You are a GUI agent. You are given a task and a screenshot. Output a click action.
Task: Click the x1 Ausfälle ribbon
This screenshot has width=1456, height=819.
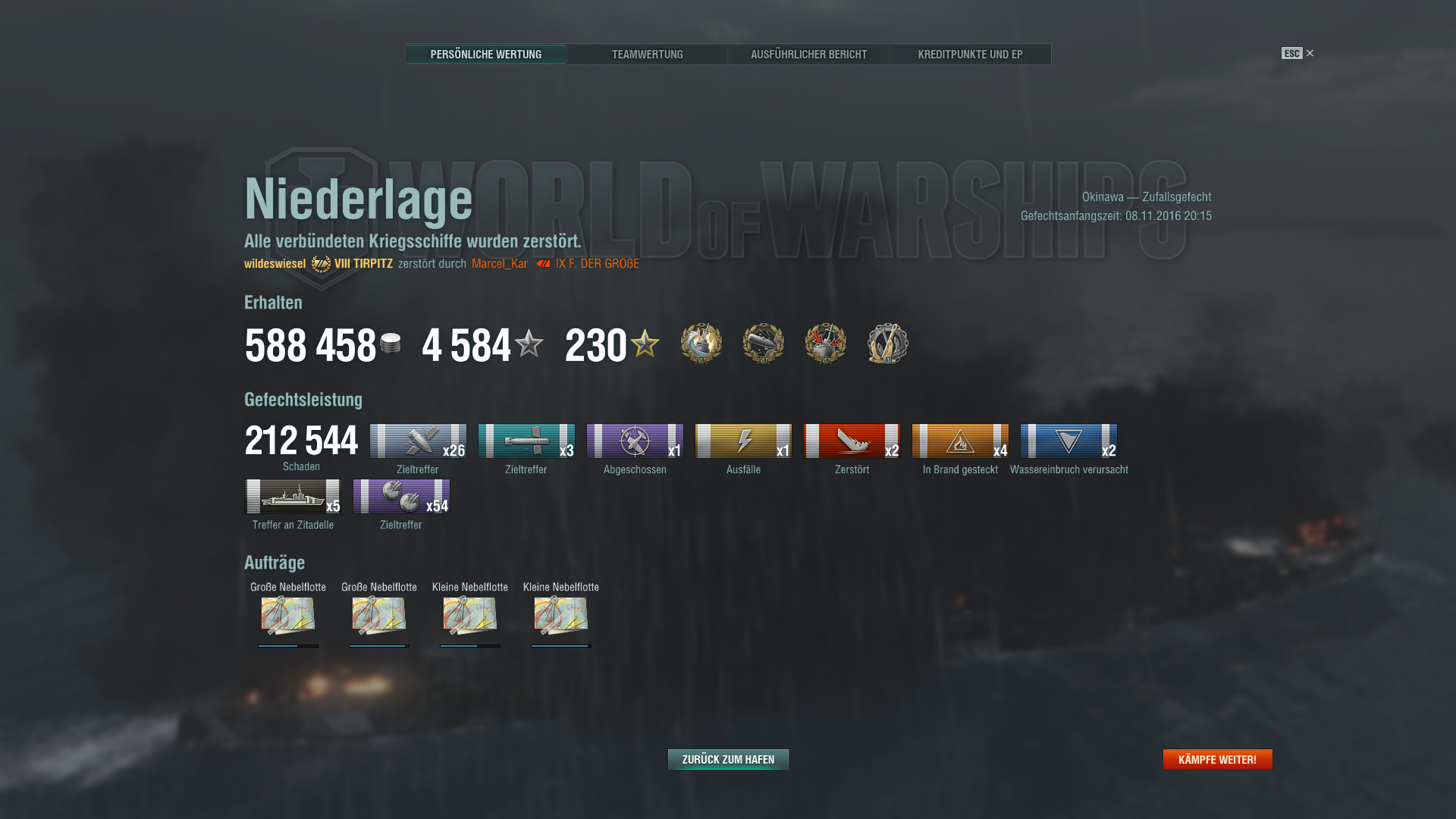click(x=743, y=441)
